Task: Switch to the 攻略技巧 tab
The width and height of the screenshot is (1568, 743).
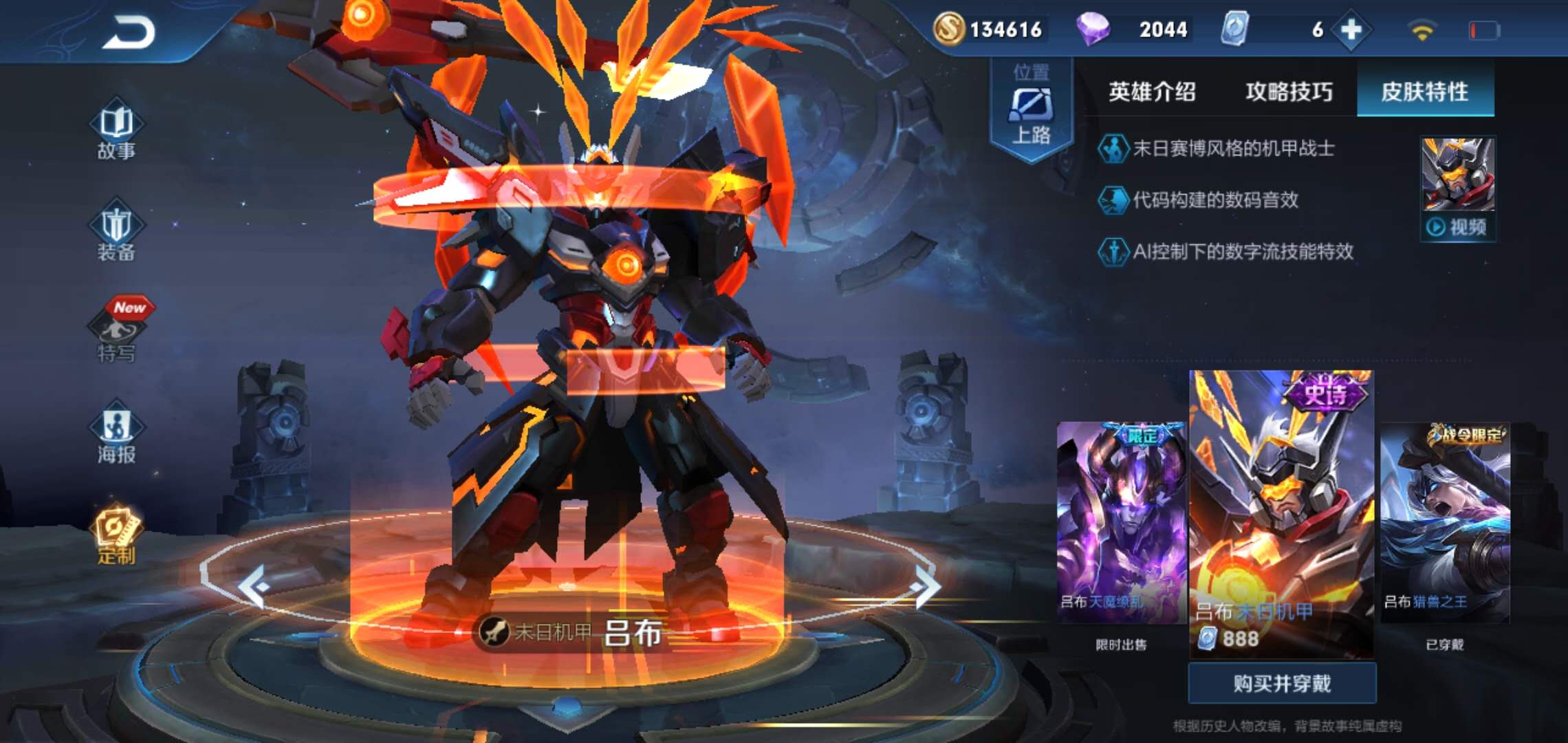Action: tap(1289, 91)
